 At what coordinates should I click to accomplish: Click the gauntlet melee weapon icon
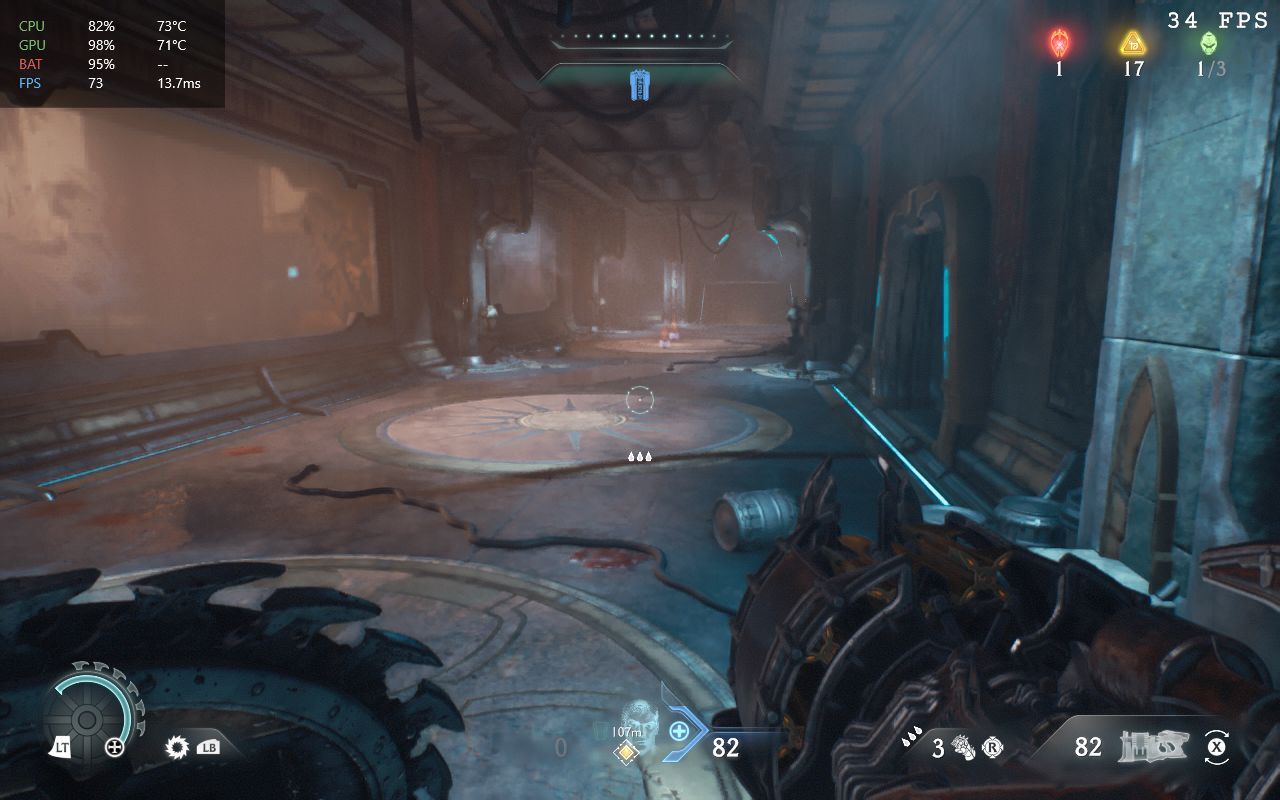click(x=964, y=747)
